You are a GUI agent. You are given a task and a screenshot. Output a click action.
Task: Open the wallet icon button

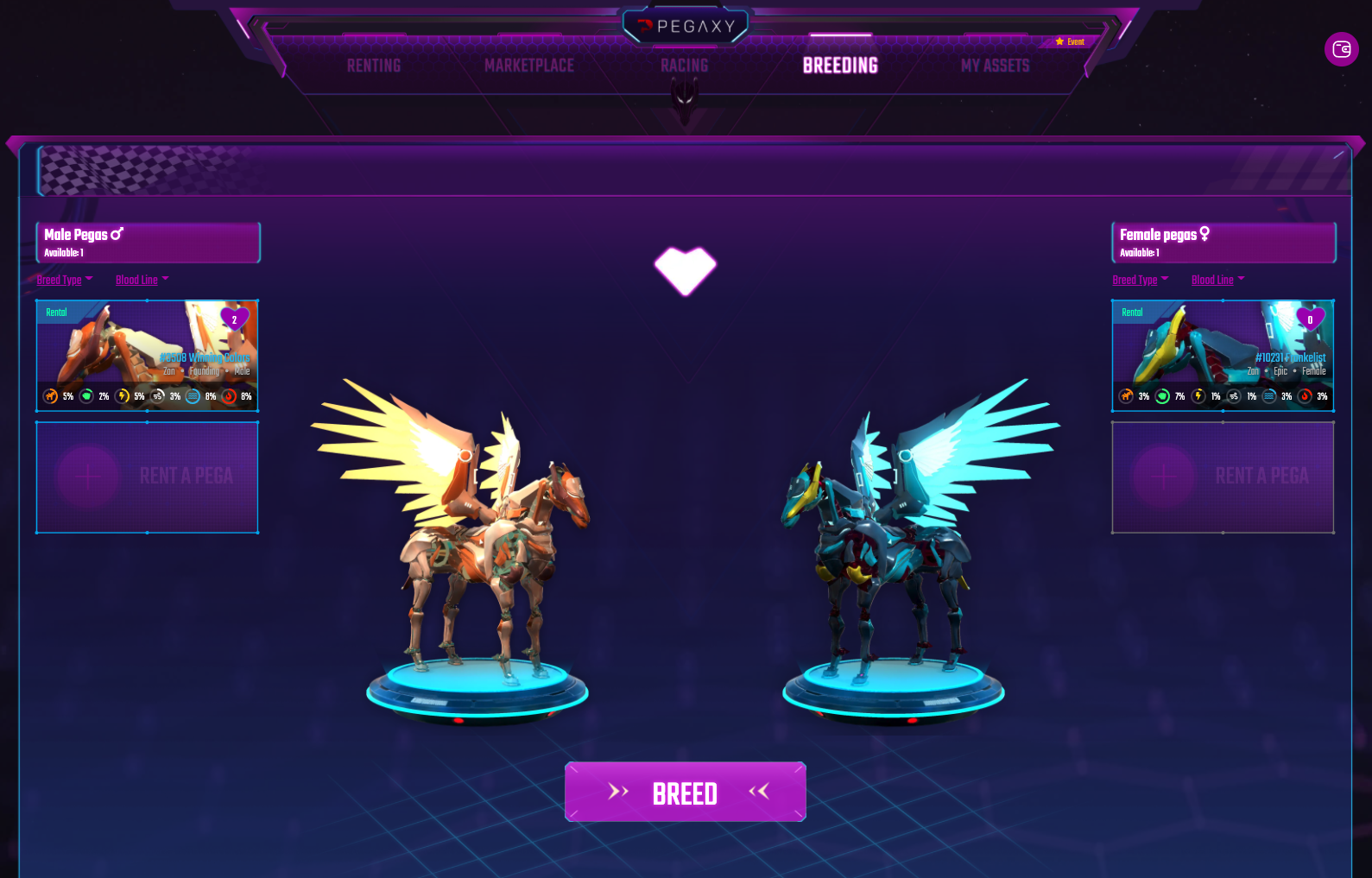coord(1341,49)
